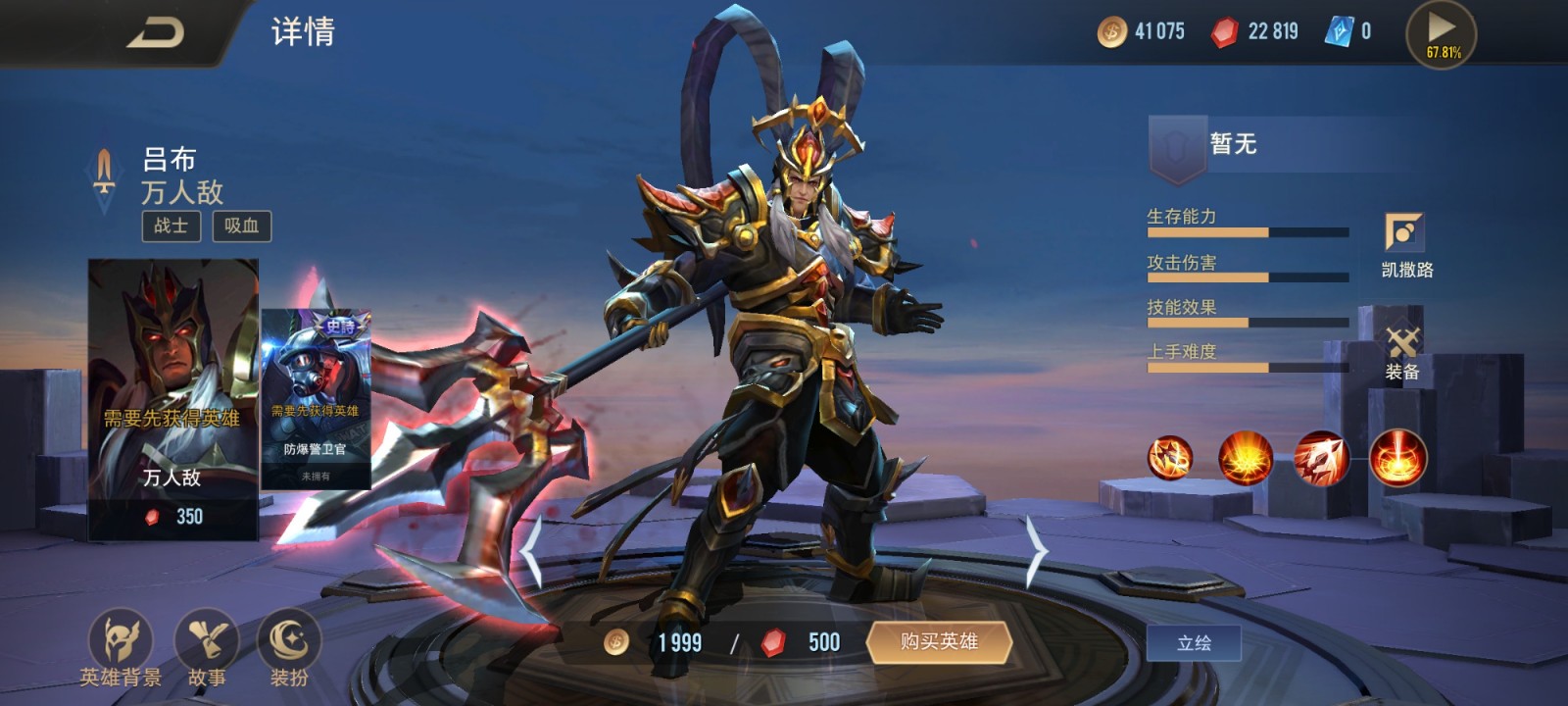Open 英雄背景 hero background

pyautogui.click(x=121, y=647)
